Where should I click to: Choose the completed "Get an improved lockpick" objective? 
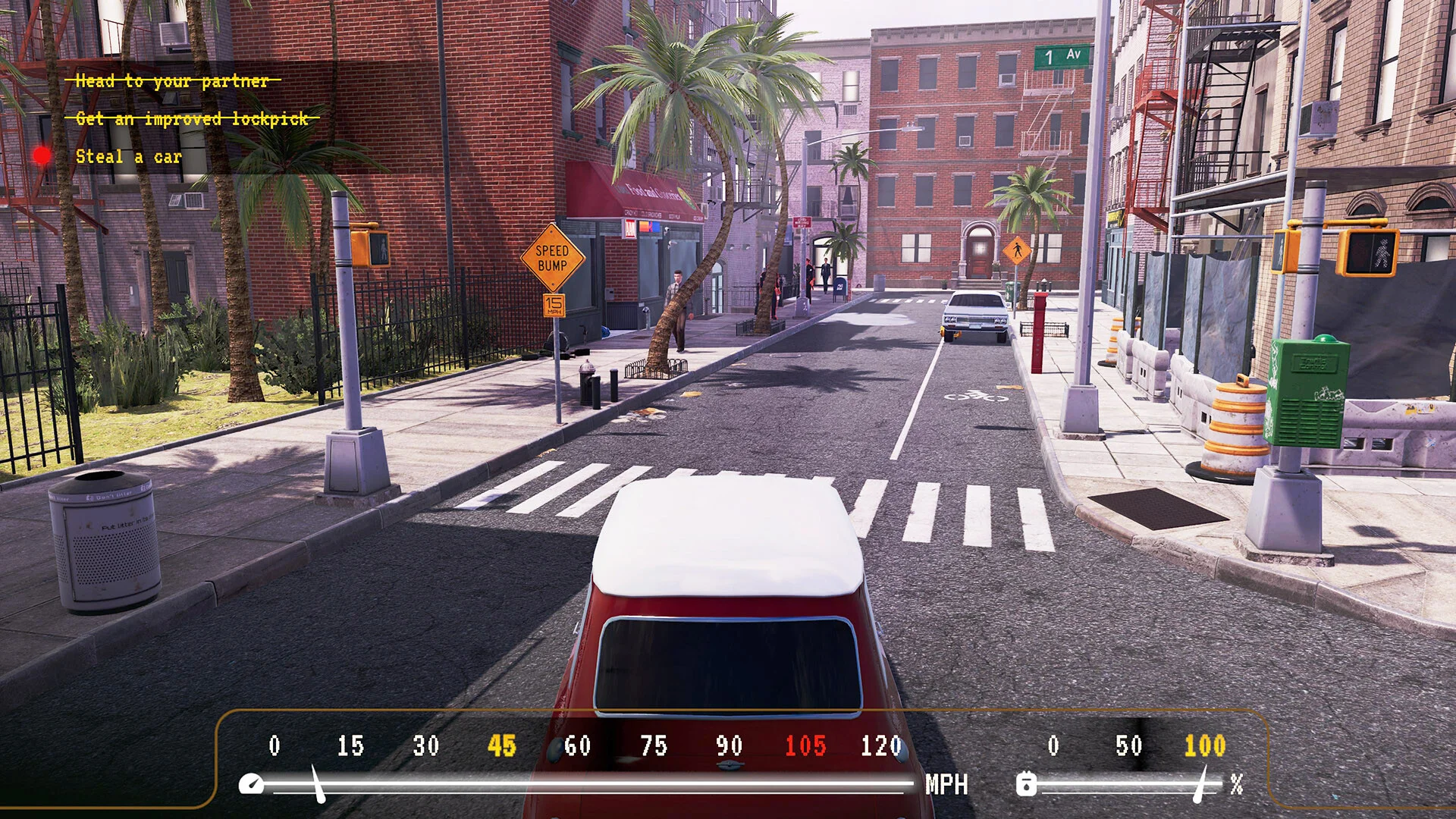193,118
